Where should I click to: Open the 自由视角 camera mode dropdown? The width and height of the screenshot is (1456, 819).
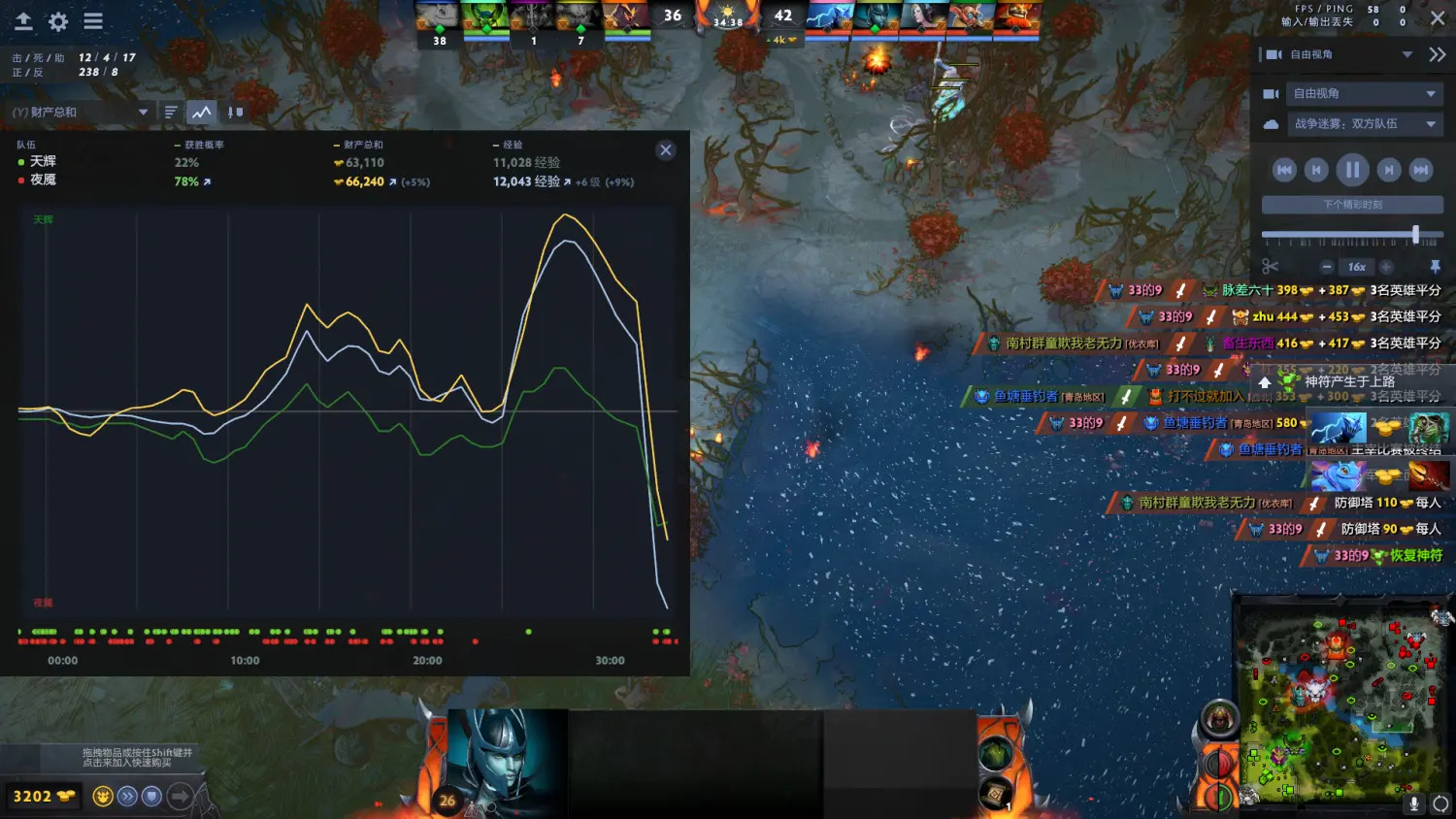[x=1364, y=94]
